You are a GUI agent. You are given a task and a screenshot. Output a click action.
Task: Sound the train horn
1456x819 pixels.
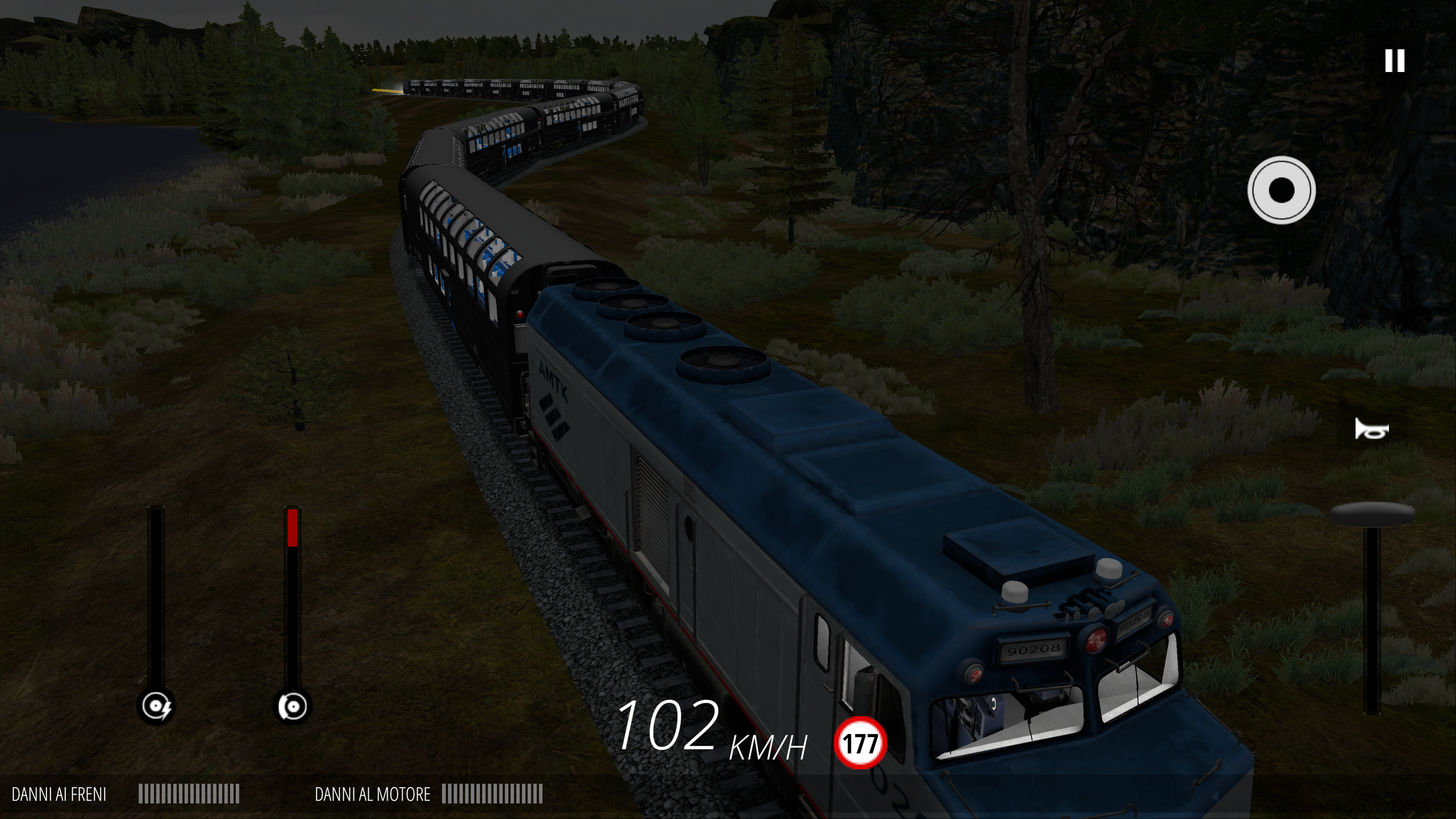(1371, 430)
